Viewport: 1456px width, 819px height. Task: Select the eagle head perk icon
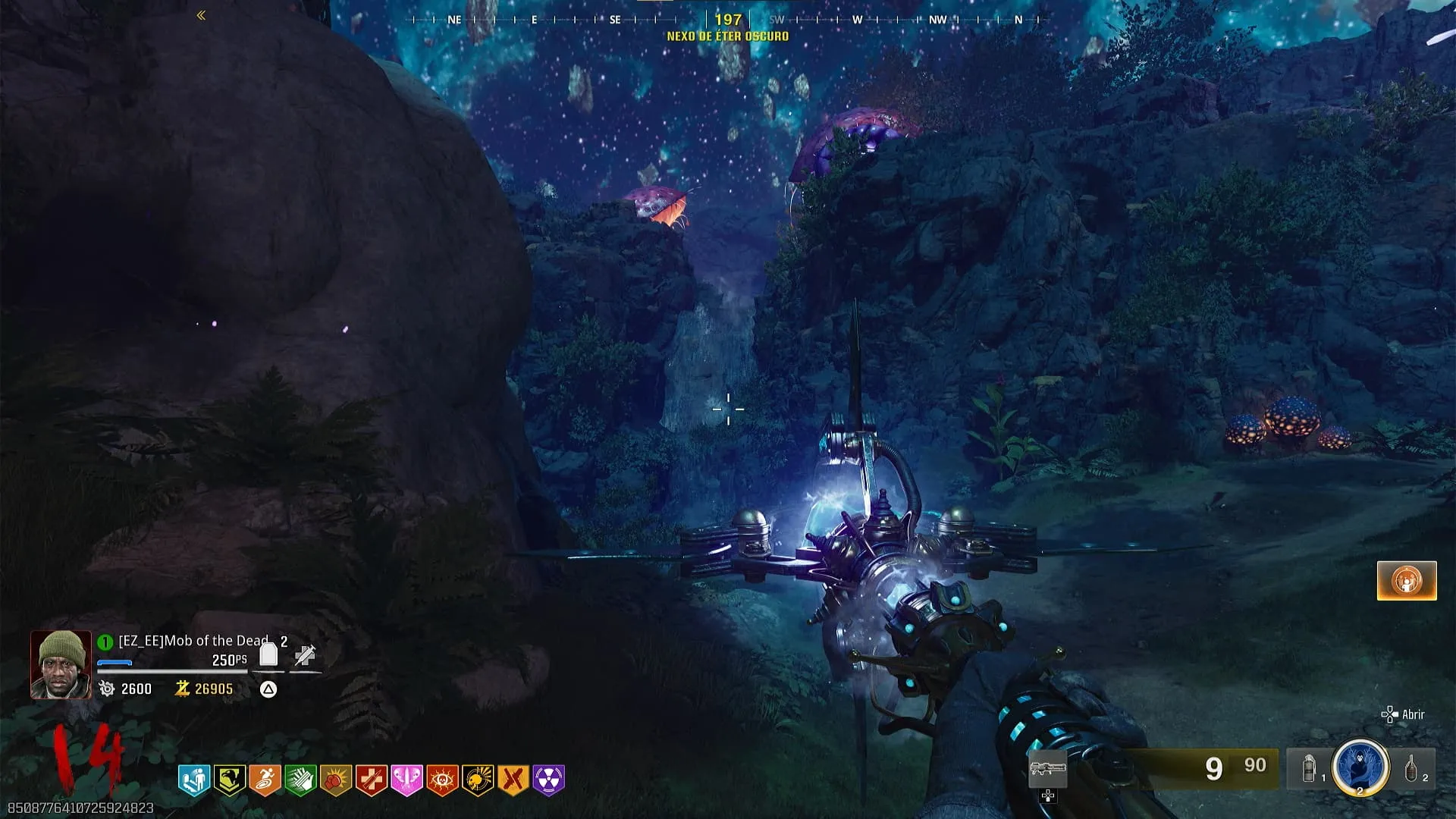229,780
